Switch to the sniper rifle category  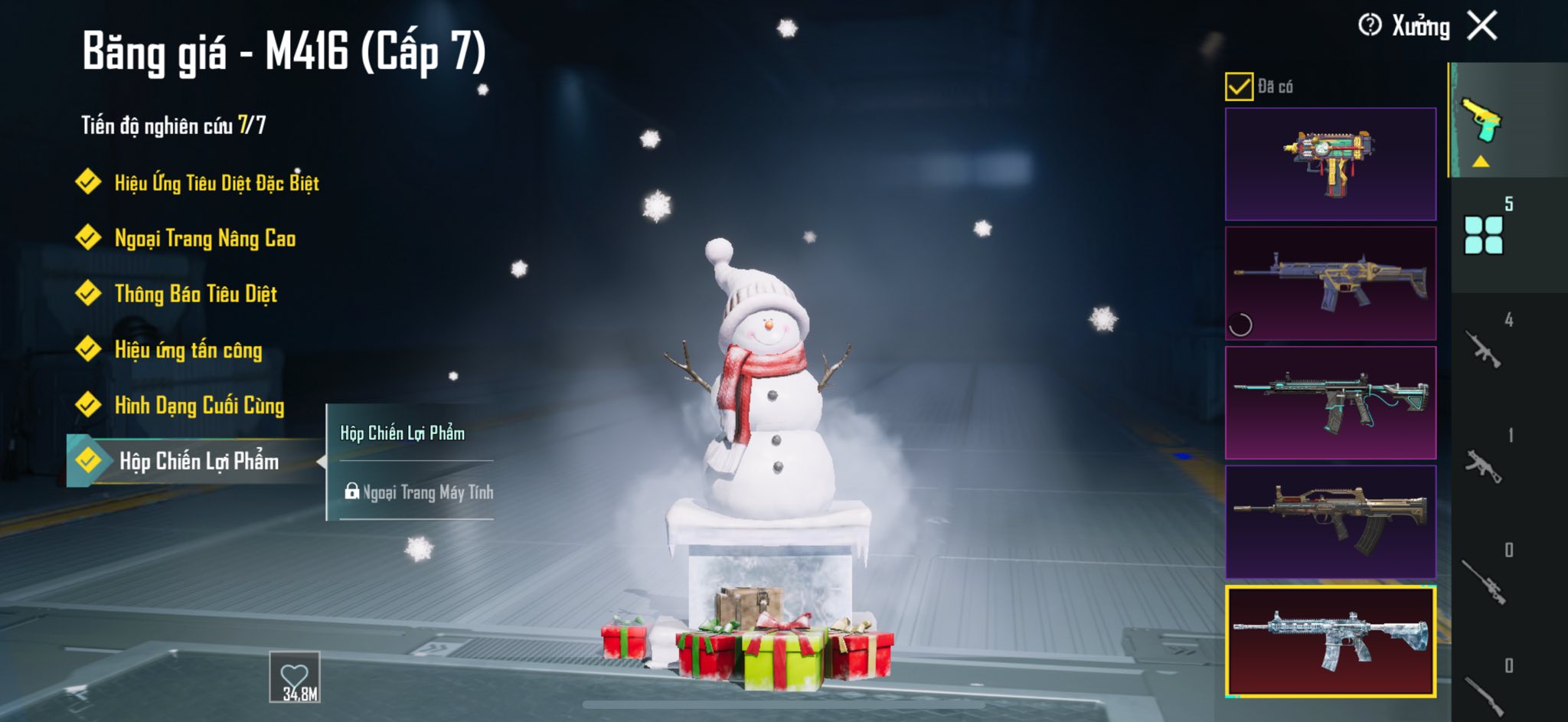tap(1484, 580)
